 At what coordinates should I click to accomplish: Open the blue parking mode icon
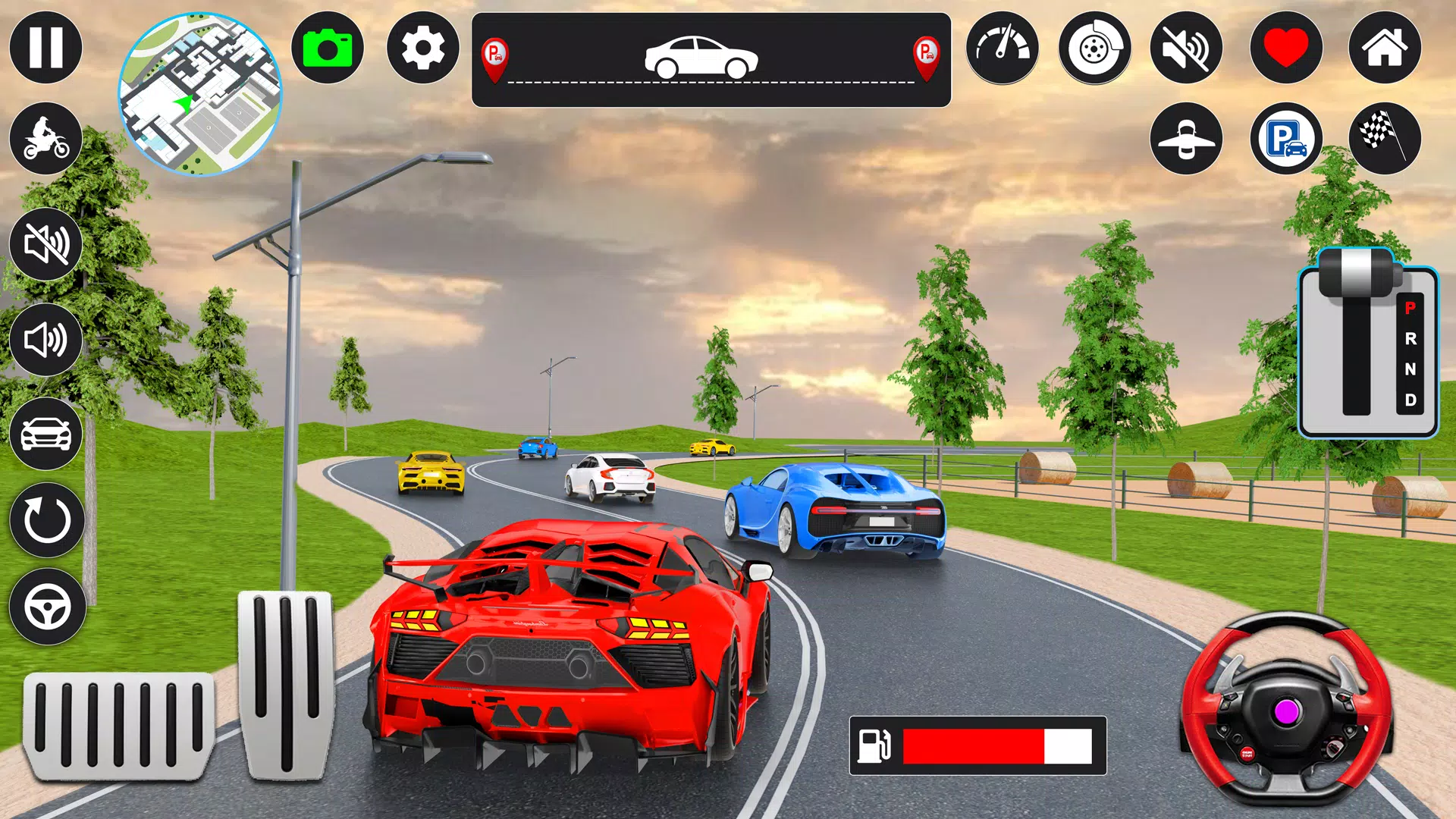click(1286, 139)
